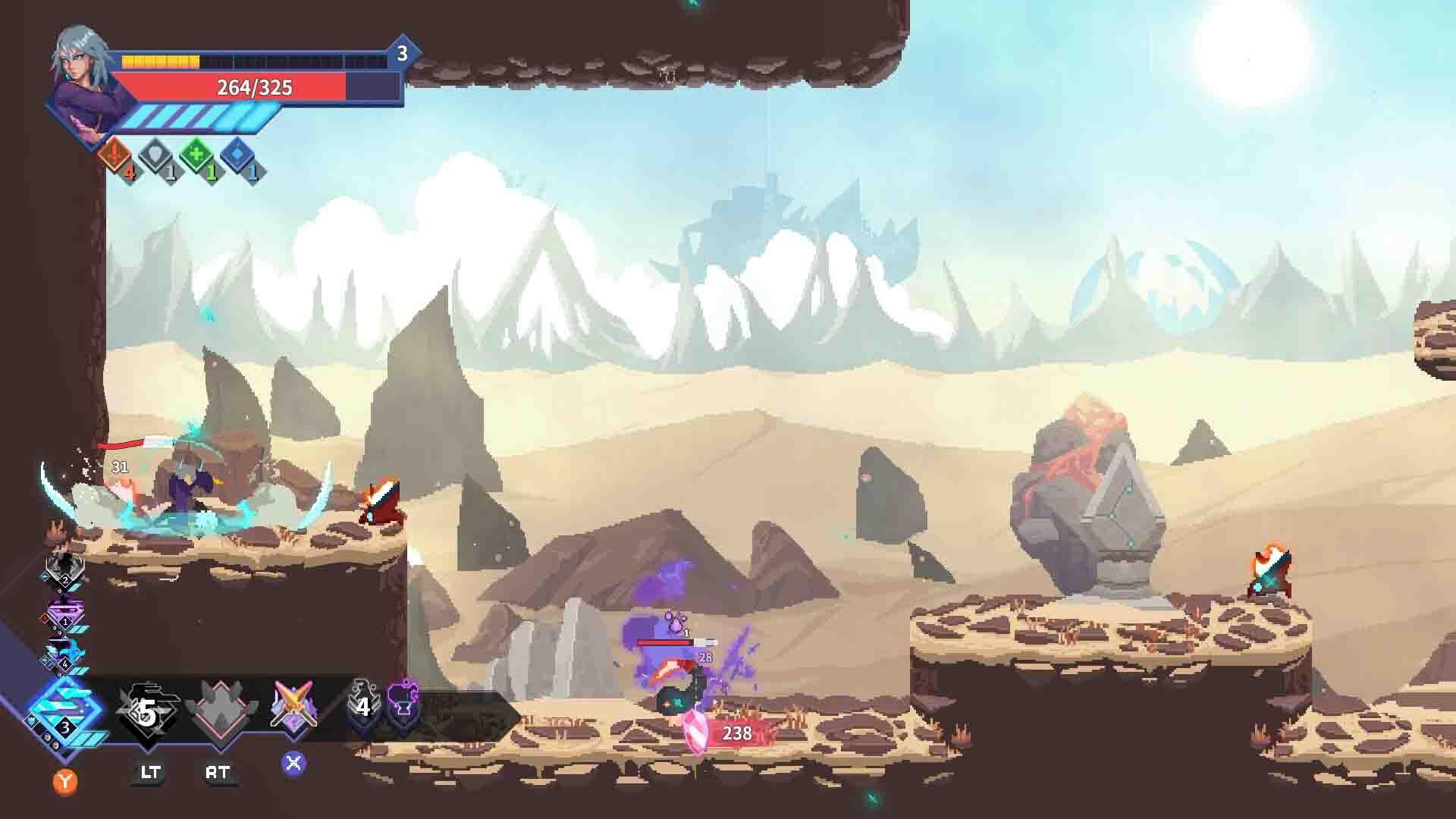Select the purple-outlined item slot

(x=403, y=707)
